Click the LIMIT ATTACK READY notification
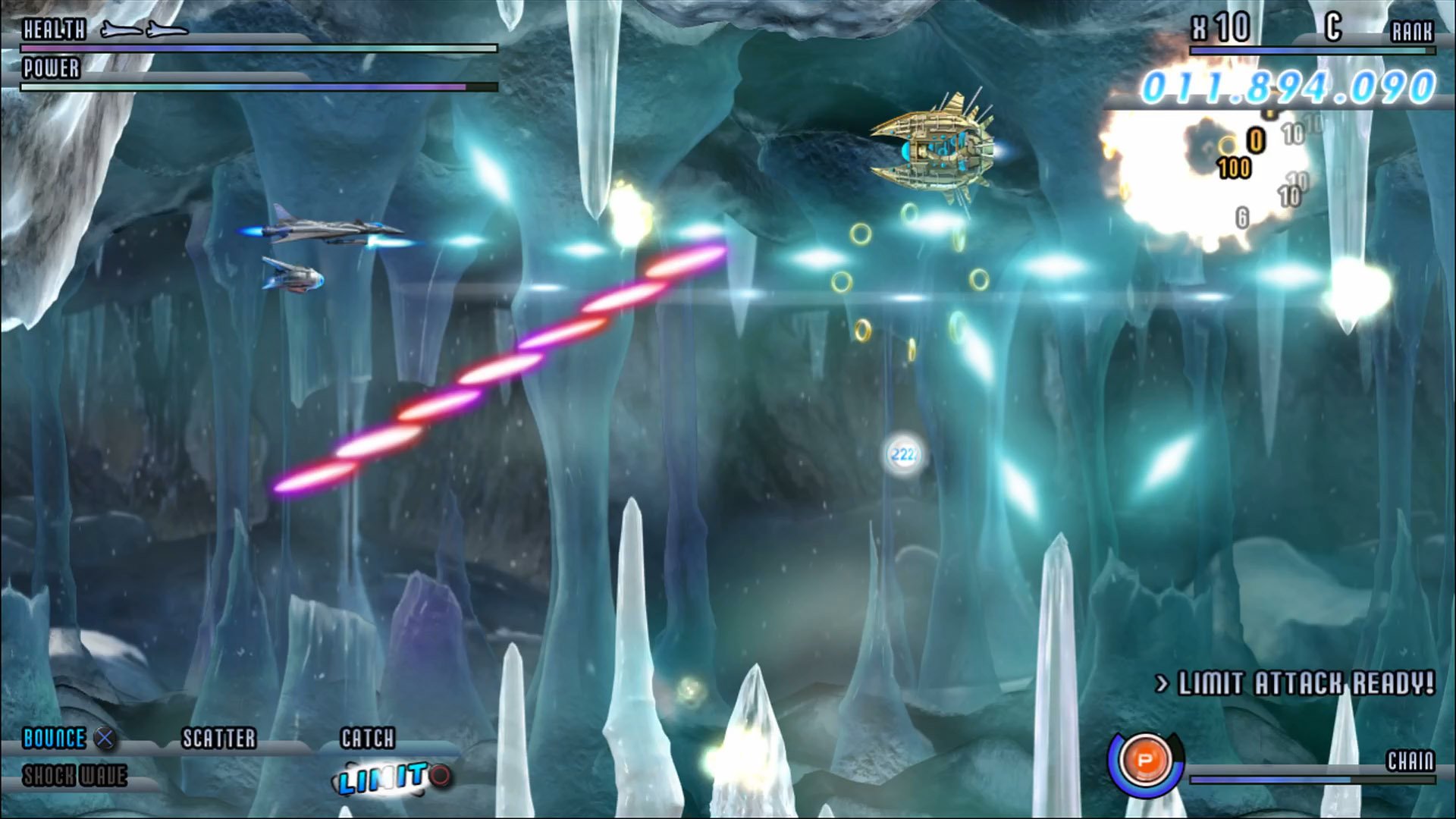Screen dimensions: 1456x819 1298,682
